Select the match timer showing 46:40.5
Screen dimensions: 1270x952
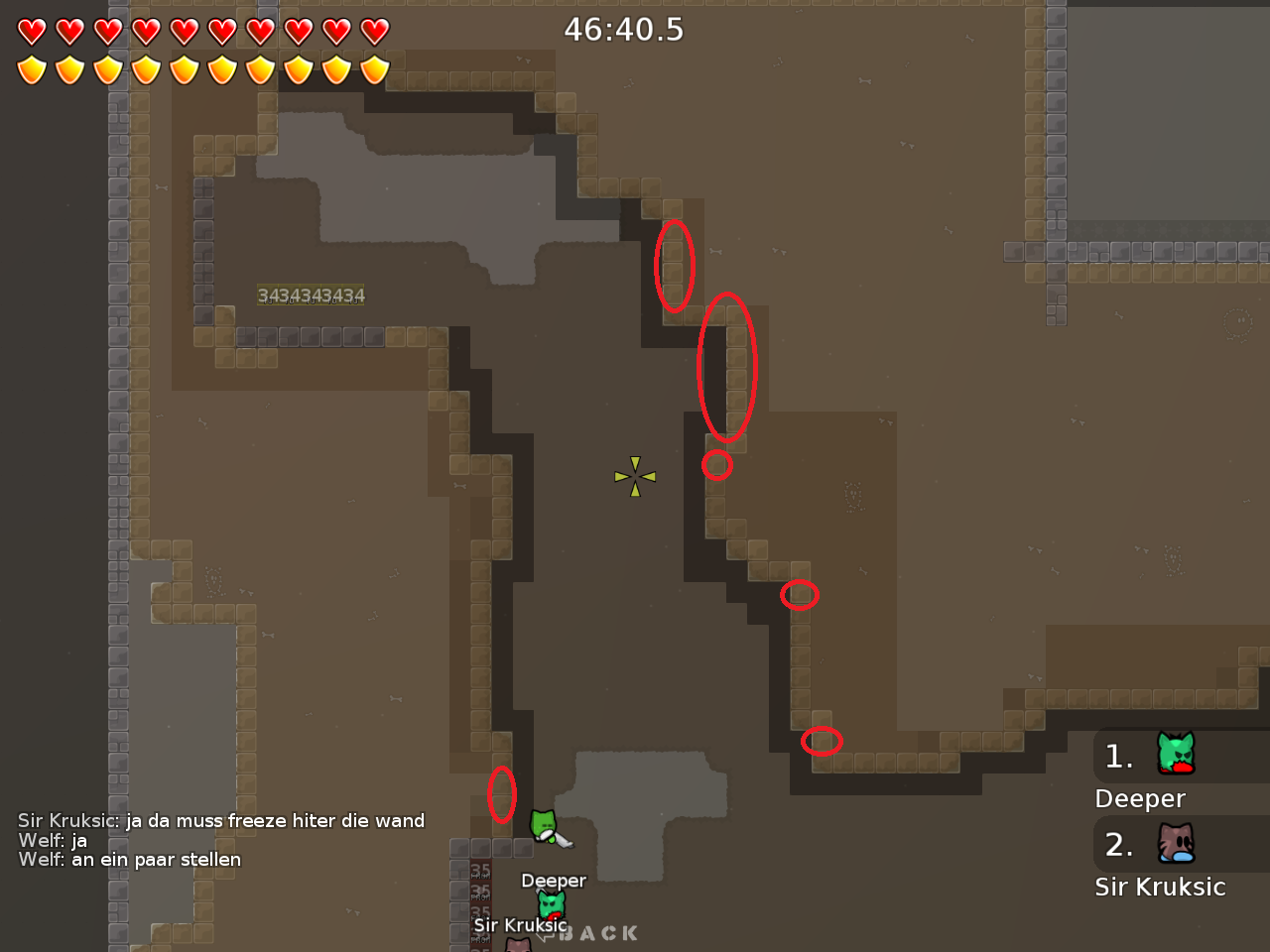pos(623,30)
